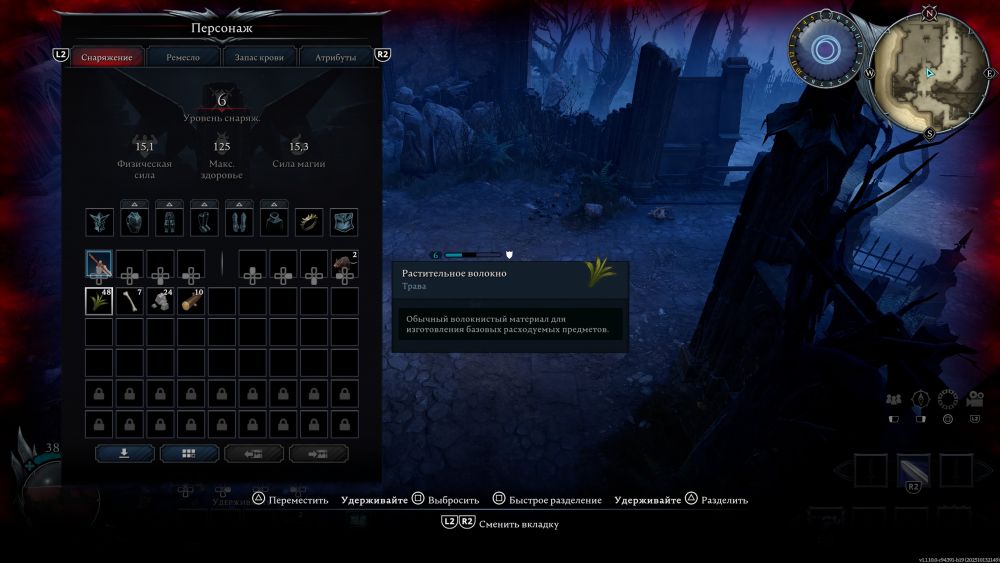Viewport: 1000px width, 563px height.
Task: Select the wood log stack
Action: click(191, 301)
